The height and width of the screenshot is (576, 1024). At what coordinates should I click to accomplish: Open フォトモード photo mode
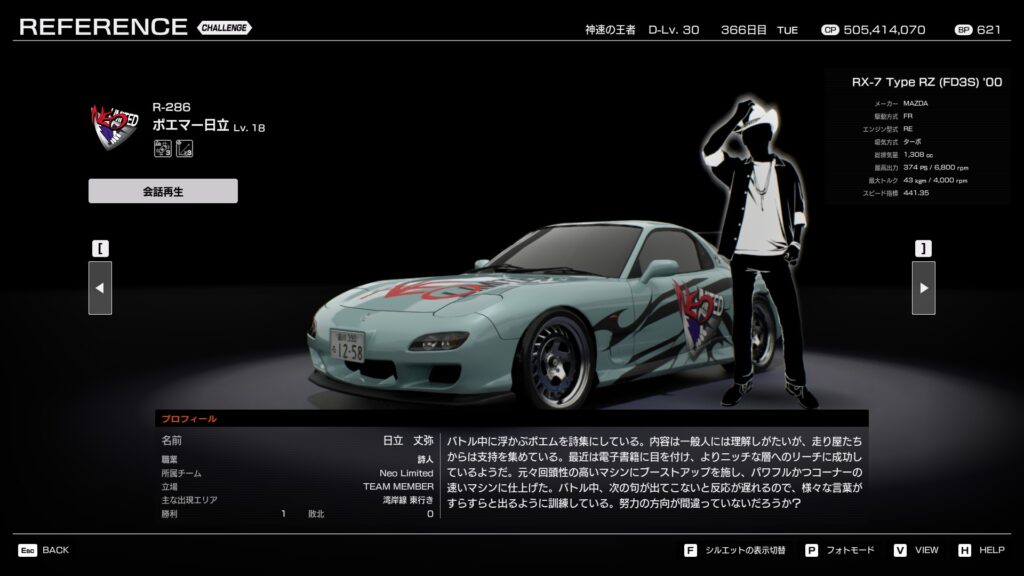pyautogui.click(x=839, y=550)
